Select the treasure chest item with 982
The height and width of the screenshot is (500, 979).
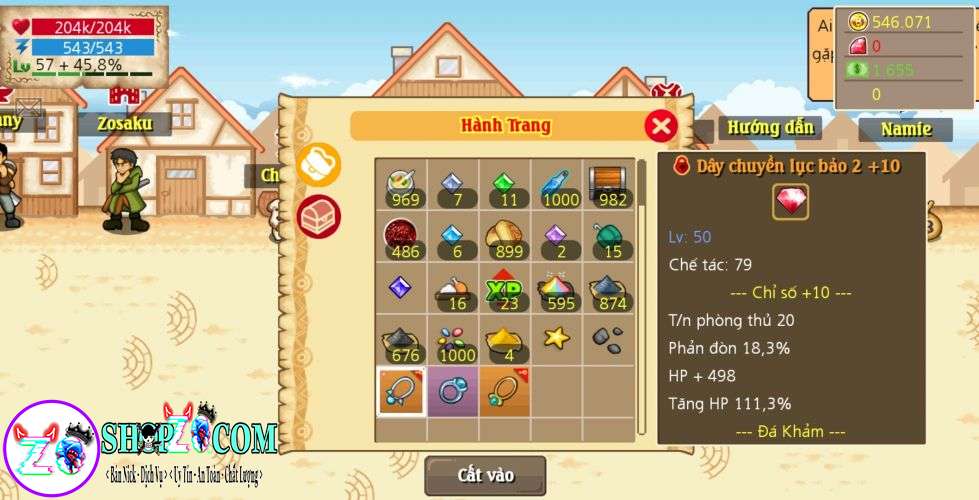tap(608, 184)
